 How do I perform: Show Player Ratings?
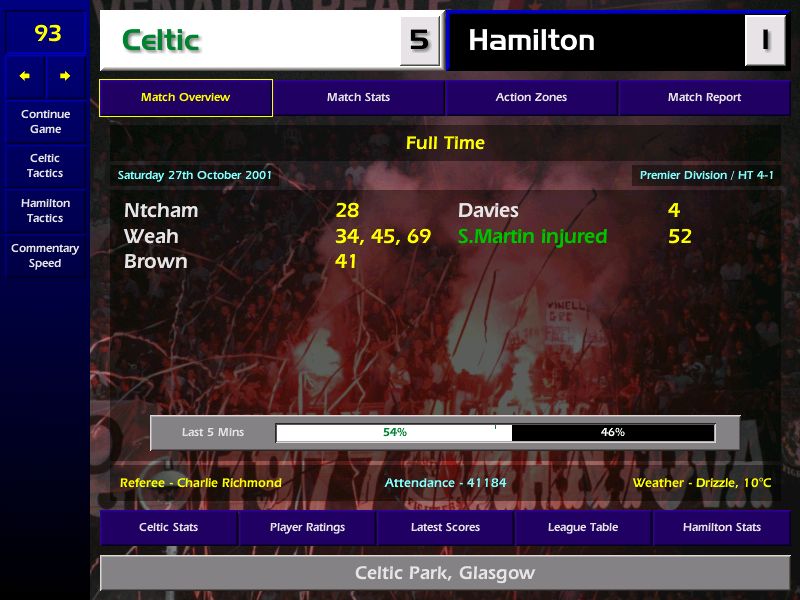coord(307,527)
